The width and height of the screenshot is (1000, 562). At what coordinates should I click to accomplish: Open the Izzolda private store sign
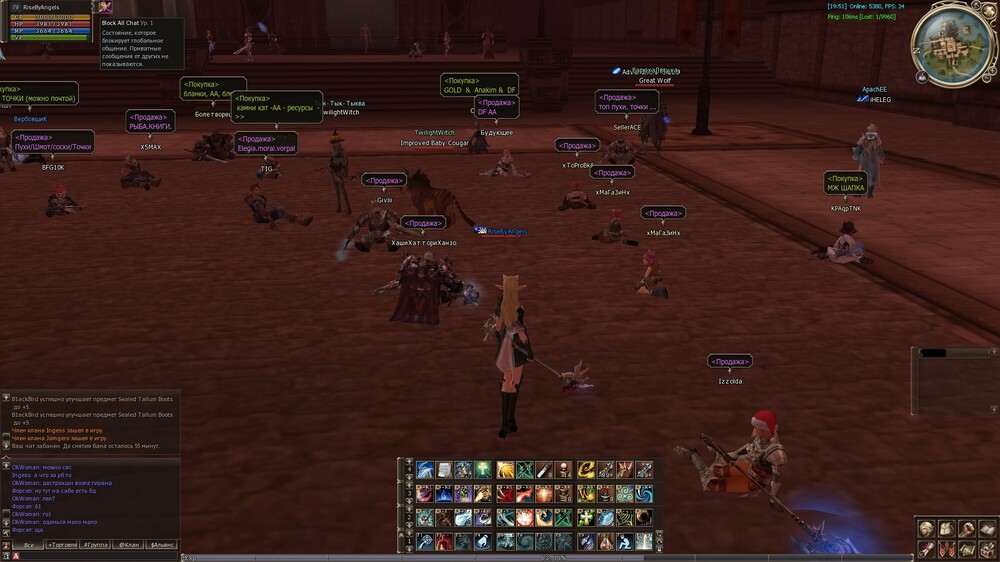(730, 361)
